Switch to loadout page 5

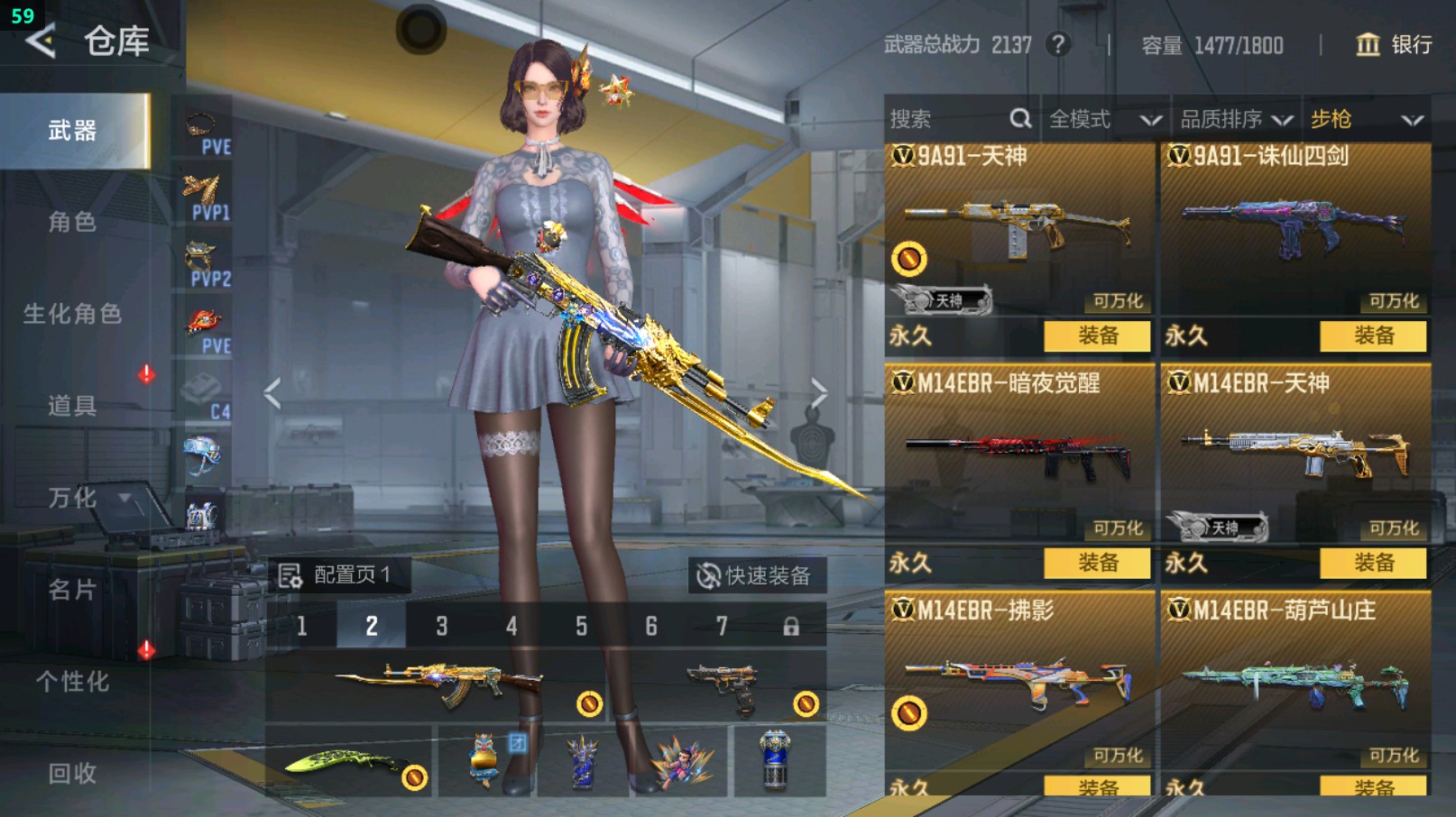pos(581,626)
